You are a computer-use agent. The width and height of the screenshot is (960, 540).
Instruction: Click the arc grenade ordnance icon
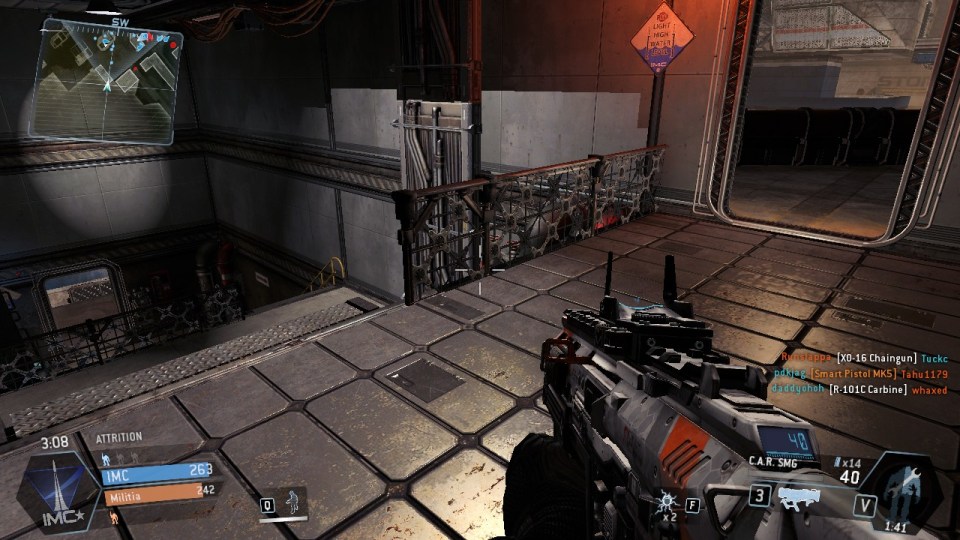(x=667, y=501)
